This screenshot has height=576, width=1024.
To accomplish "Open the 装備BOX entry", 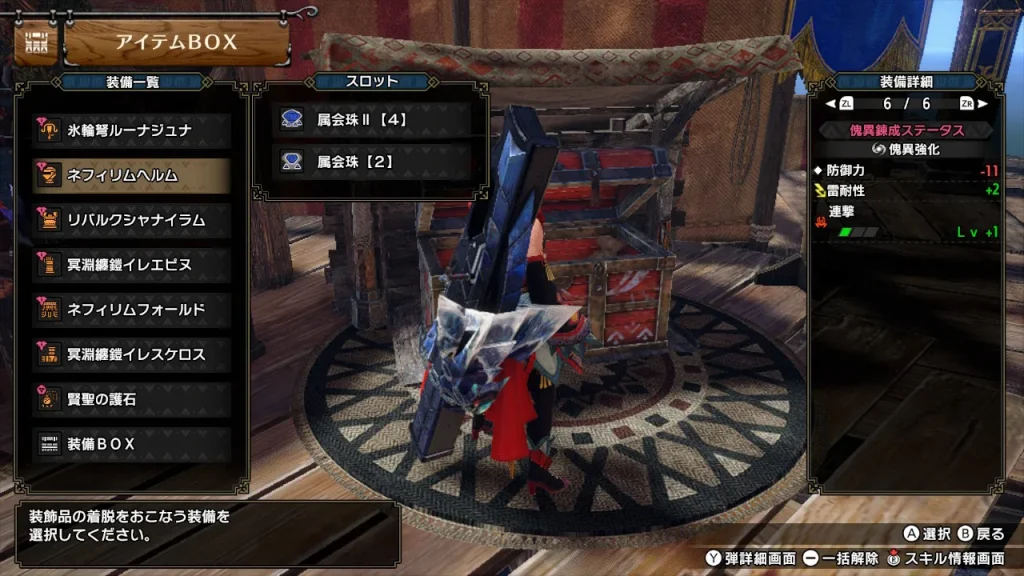I will pyautogui.click(x=131, y=443).
